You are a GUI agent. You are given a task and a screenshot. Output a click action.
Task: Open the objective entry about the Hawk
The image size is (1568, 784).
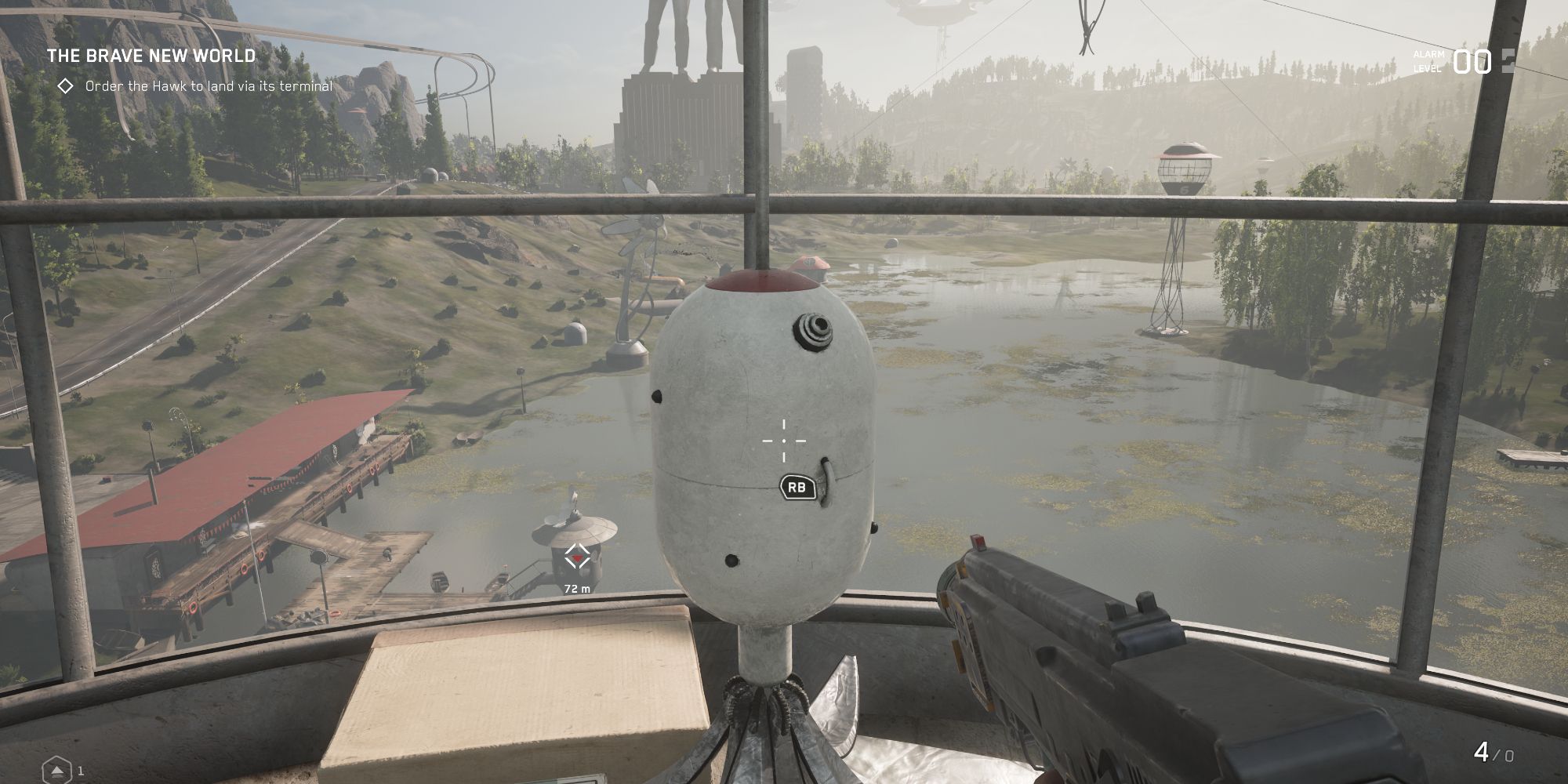[208, 87]
